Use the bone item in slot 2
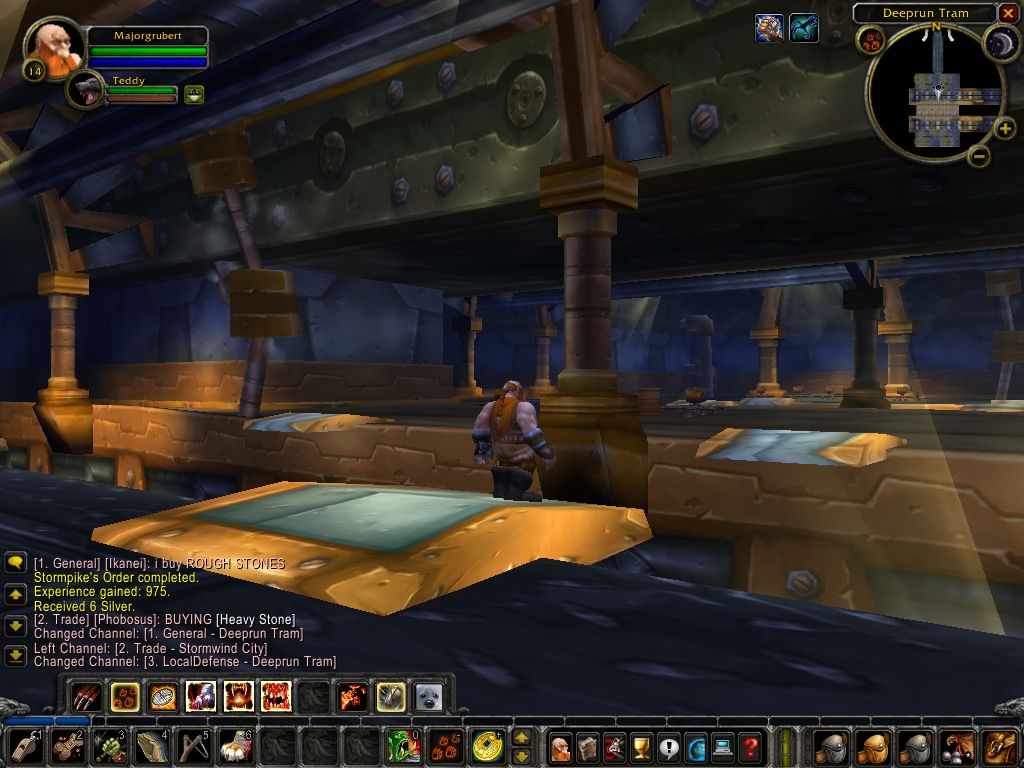This screenshot has width=1024, height=768. click(x=68, y=746)
